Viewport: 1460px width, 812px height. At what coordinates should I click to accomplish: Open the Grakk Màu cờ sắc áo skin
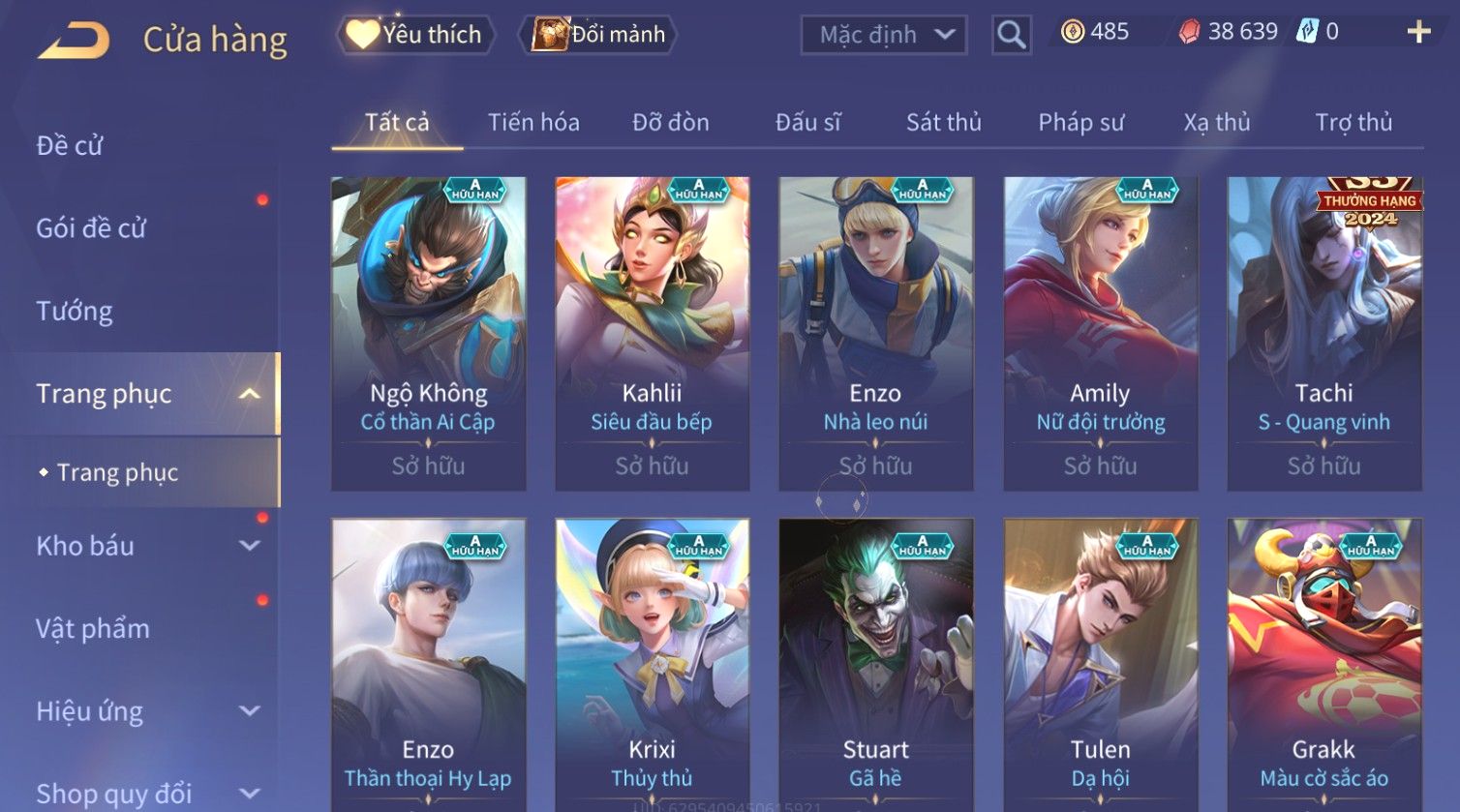(1323, 668)
